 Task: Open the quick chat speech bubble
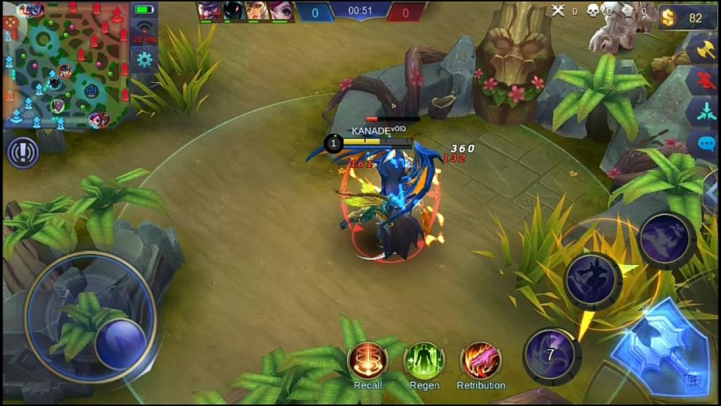coord(705,144)
